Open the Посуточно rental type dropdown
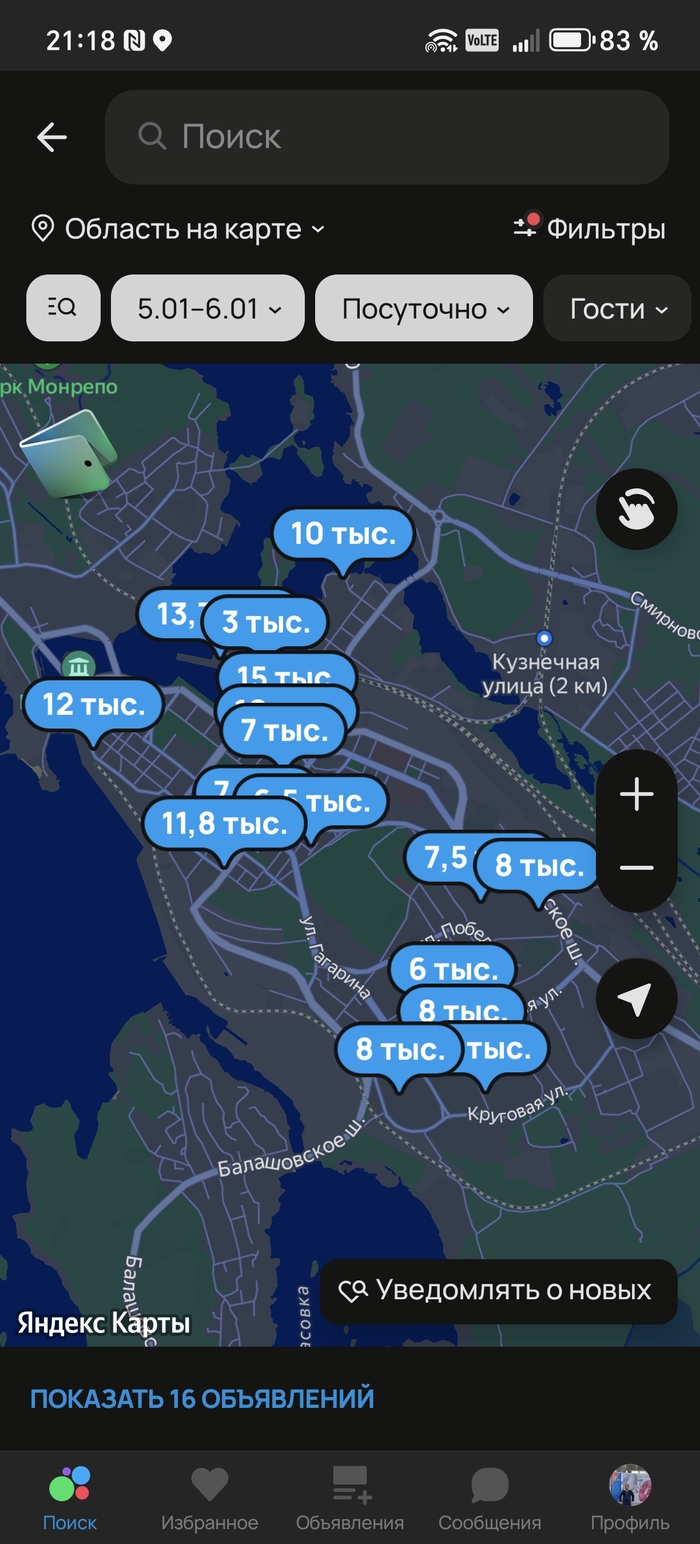This screenshot has width=700, height=1544. (x=424, y=308)
